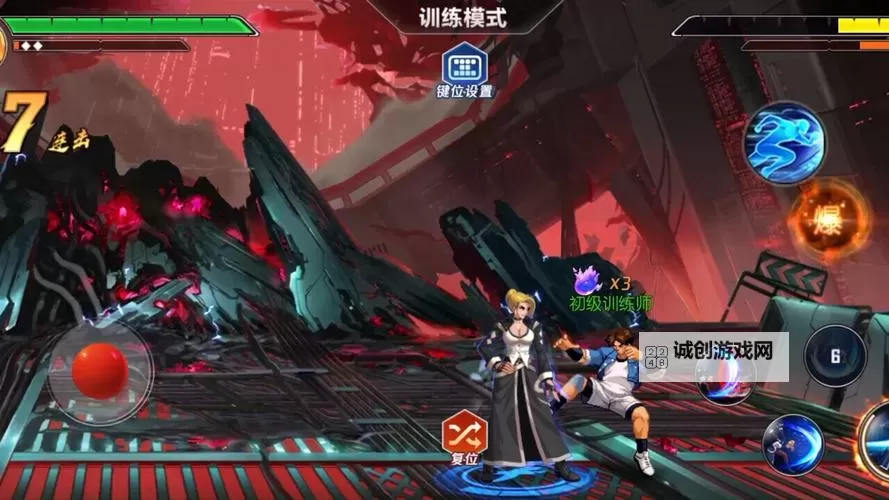The image size is (889, 500).
Task: Select the skill button showing number 6
Action: 835,356
